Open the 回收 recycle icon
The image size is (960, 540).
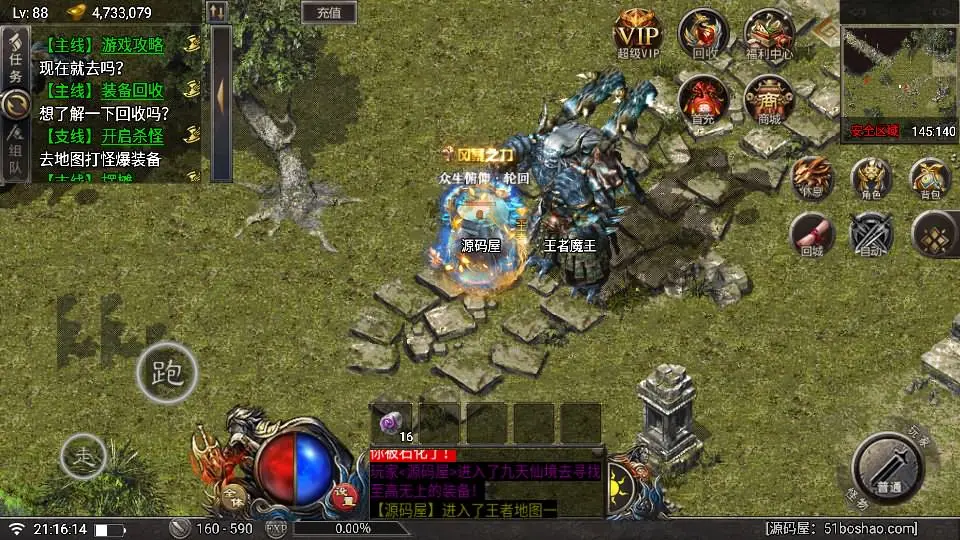(704, 34)
